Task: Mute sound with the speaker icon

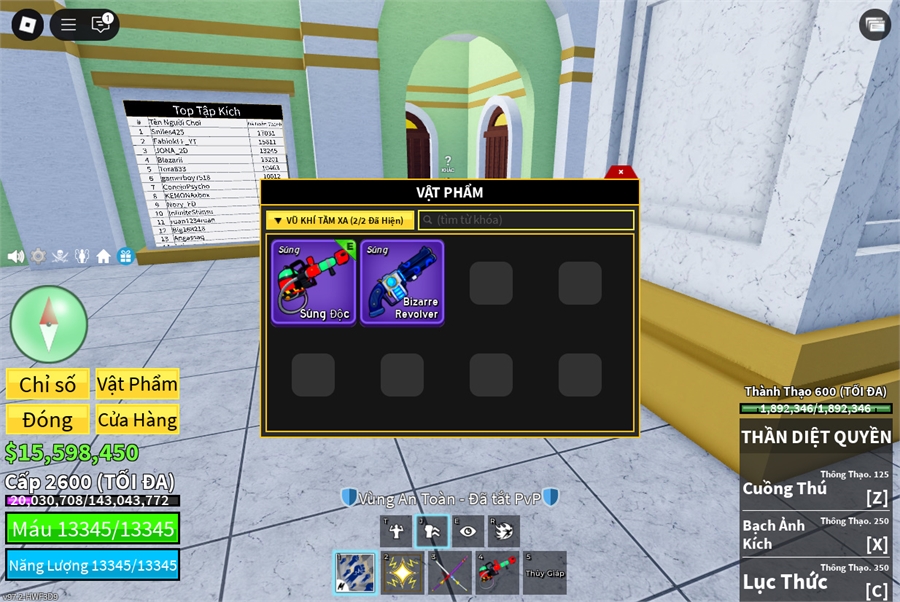Action: [15, 256]
